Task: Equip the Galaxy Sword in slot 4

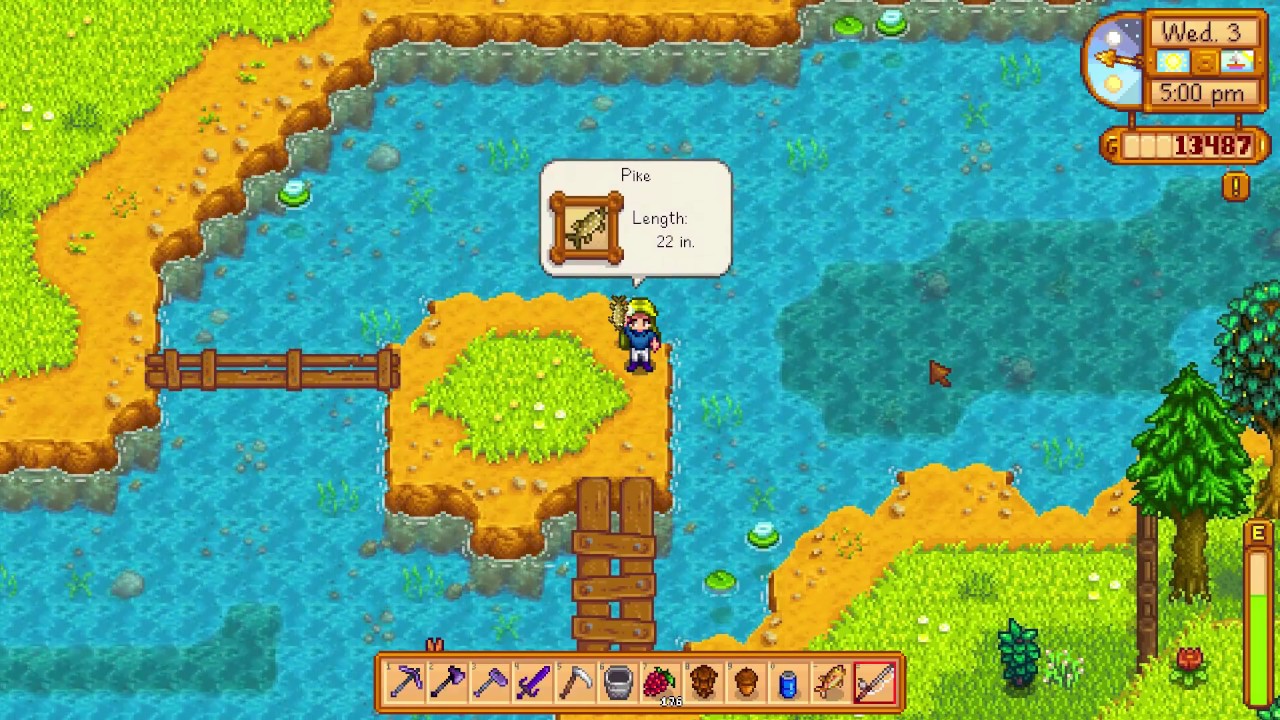Action: pos(533,682)
